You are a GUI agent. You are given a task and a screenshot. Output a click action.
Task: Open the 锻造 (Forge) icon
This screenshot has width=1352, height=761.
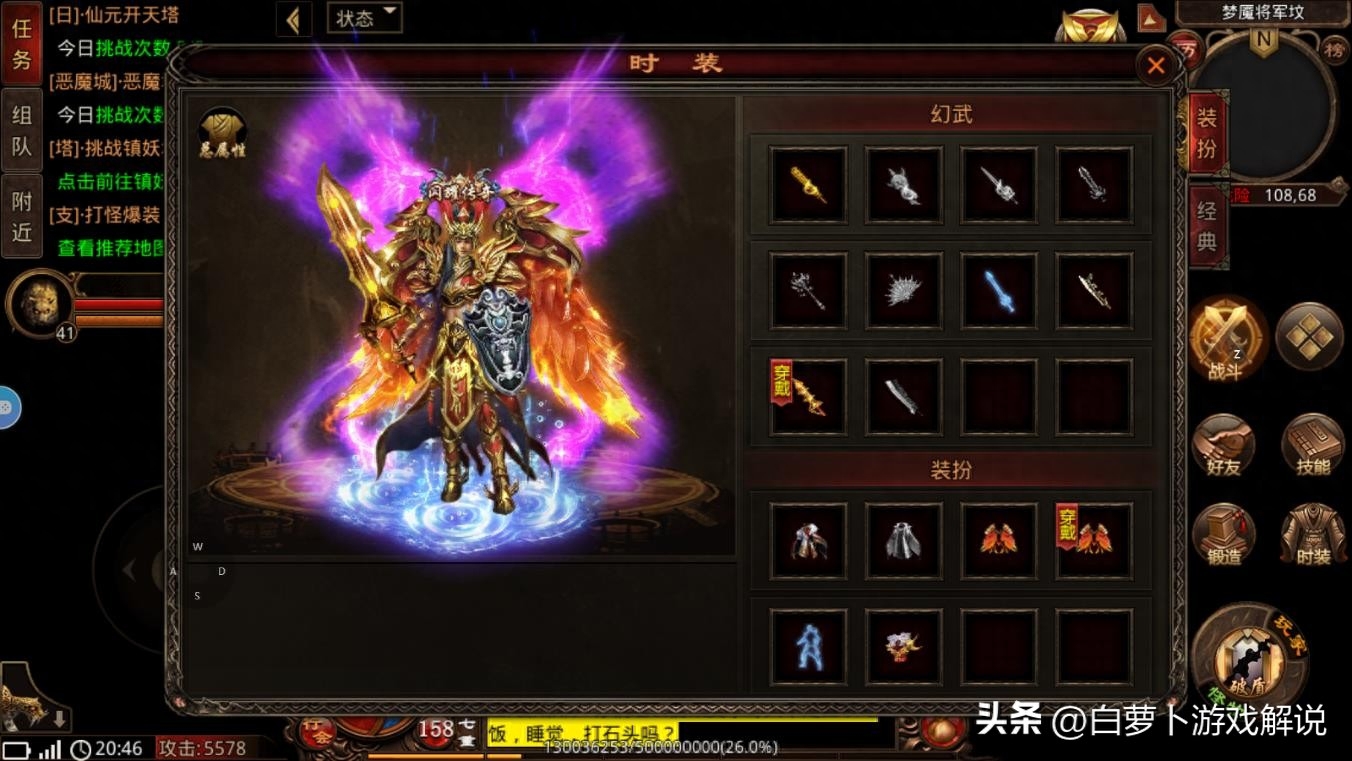point(1226,533)
